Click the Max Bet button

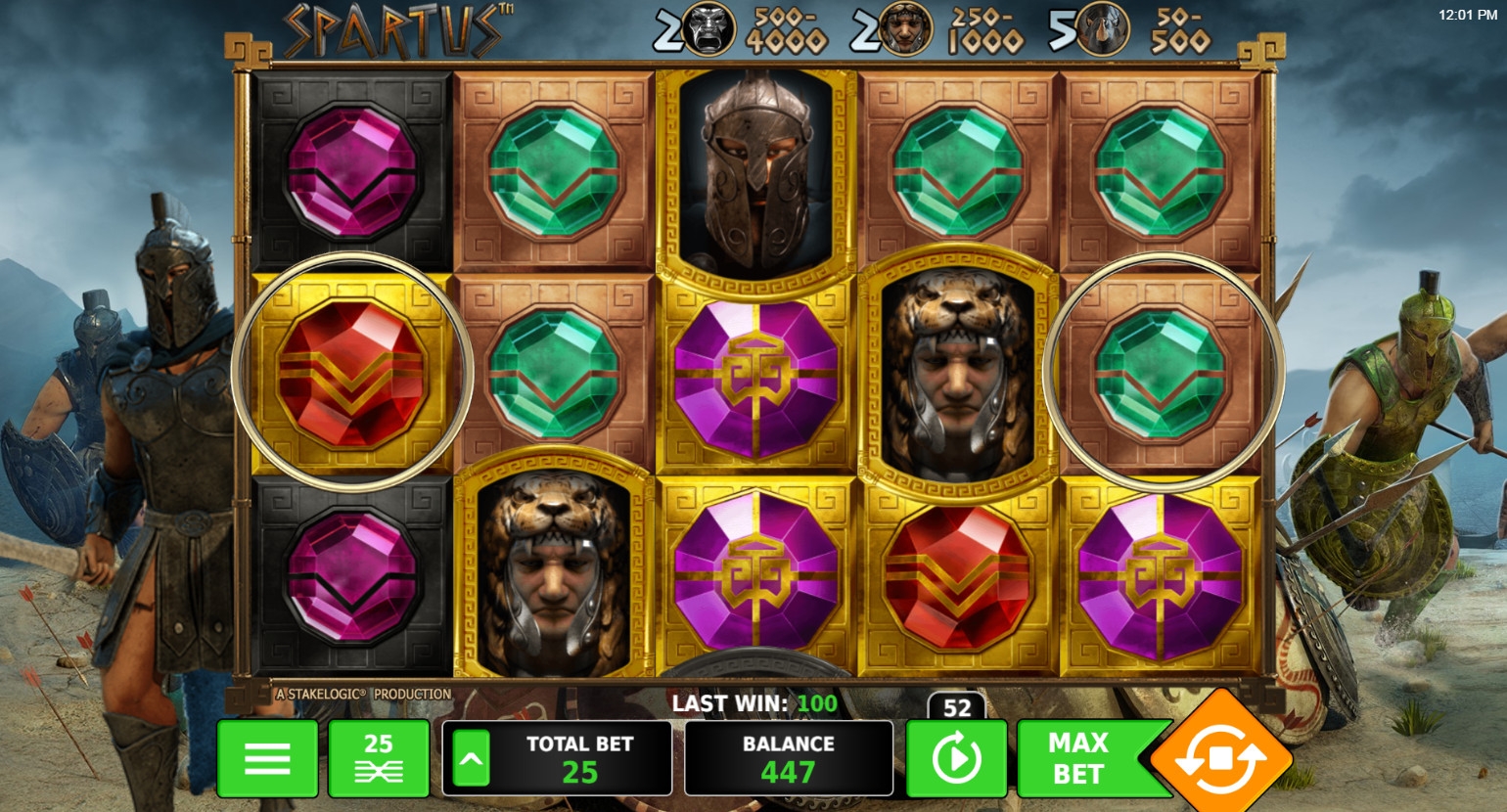point(1079,758)
